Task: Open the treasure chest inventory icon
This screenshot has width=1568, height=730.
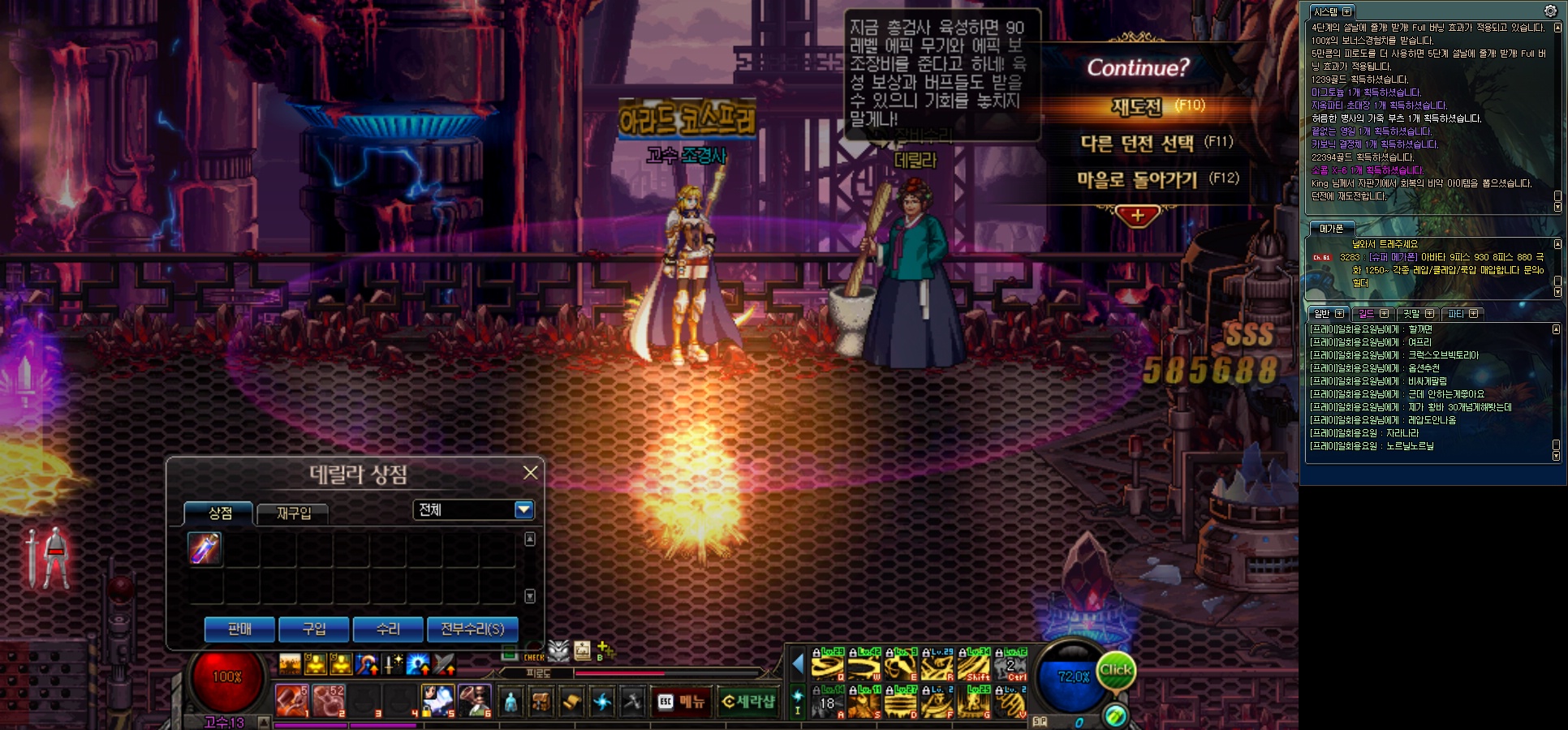Action: pos(541,702)
